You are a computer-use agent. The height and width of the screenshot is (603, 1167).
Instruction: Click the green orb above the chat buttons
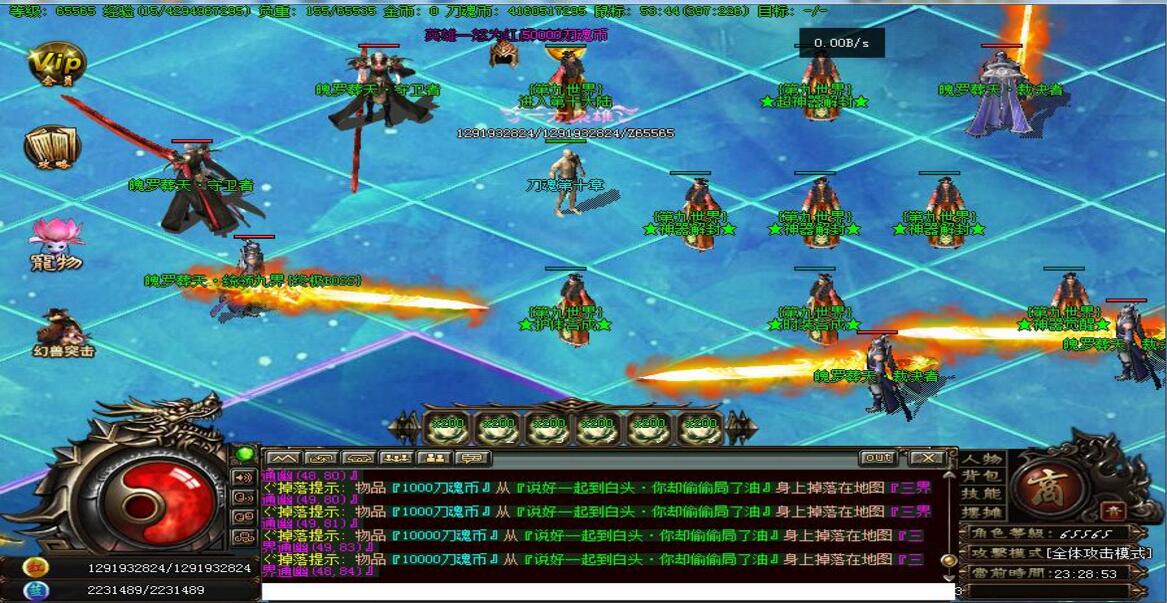[243, 455]
